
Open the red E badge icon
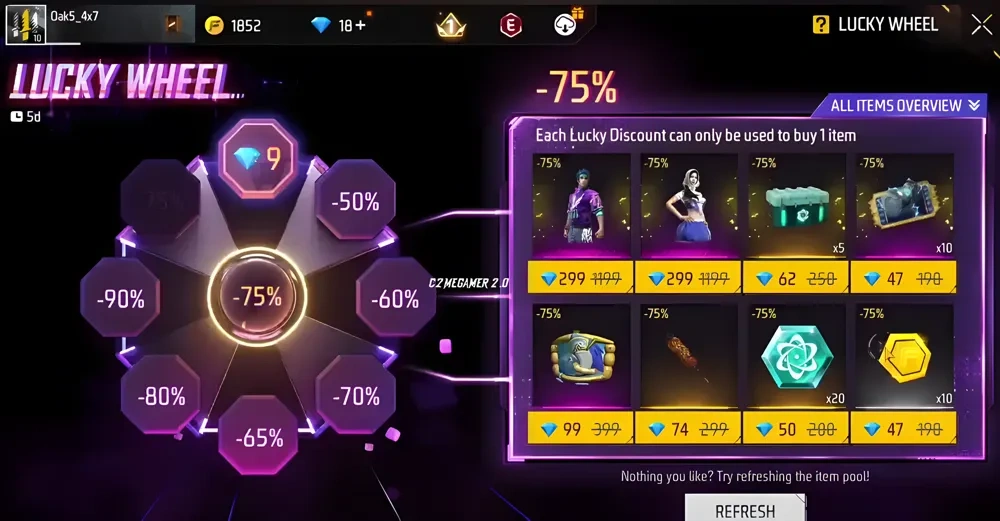(511, 26)
